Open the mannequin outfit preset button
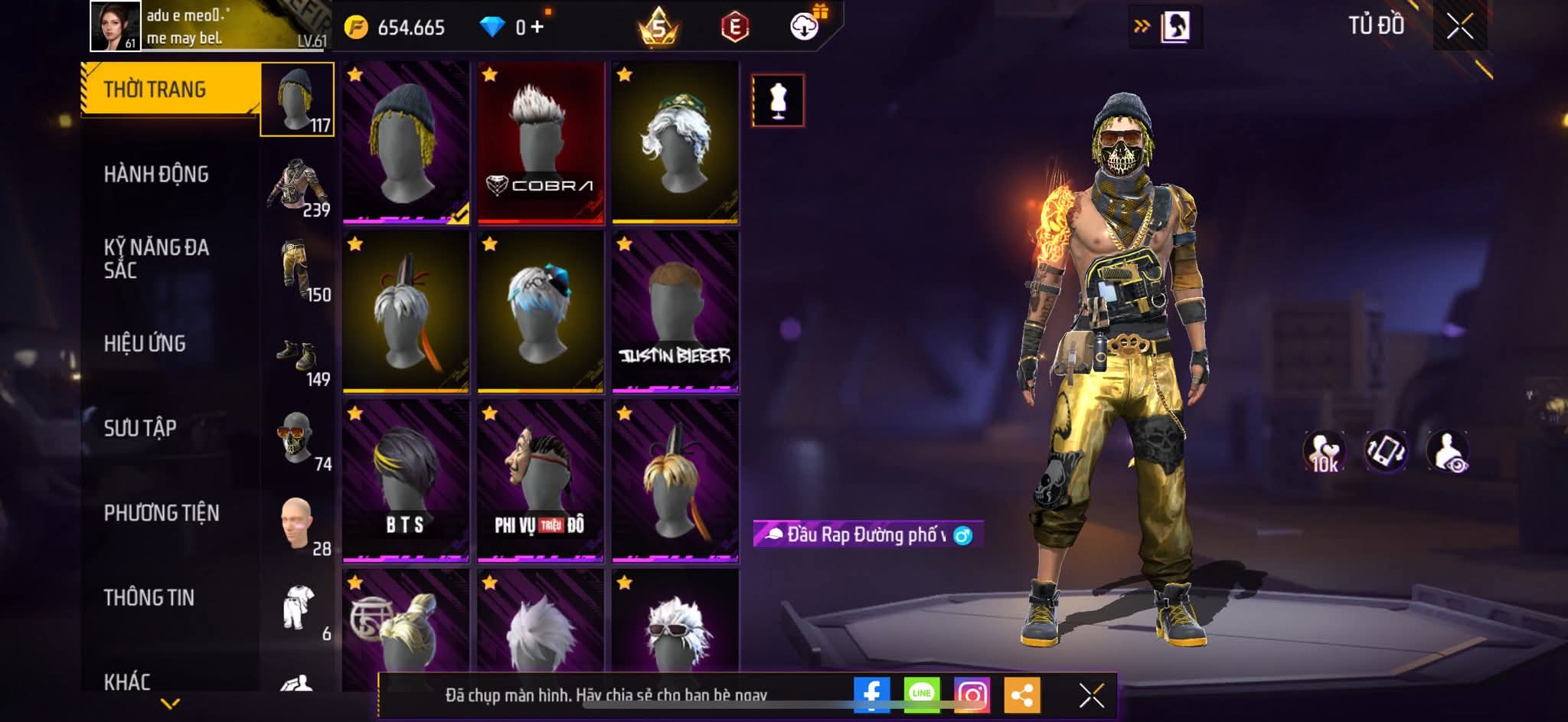The image size is (1568, 722). (778, 100)
